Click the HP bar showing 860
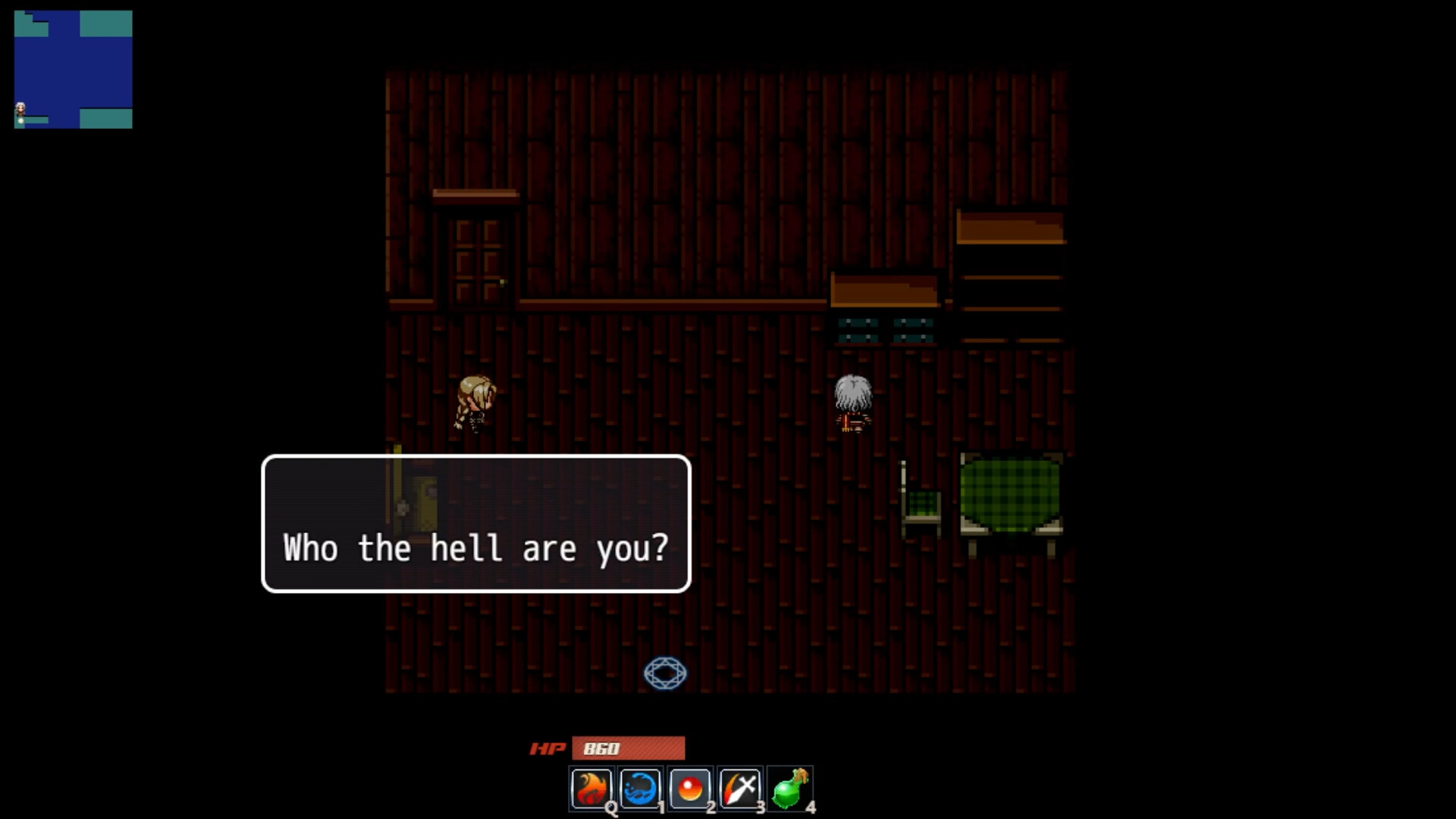The image size is (1456, 819). coord(628,748)
